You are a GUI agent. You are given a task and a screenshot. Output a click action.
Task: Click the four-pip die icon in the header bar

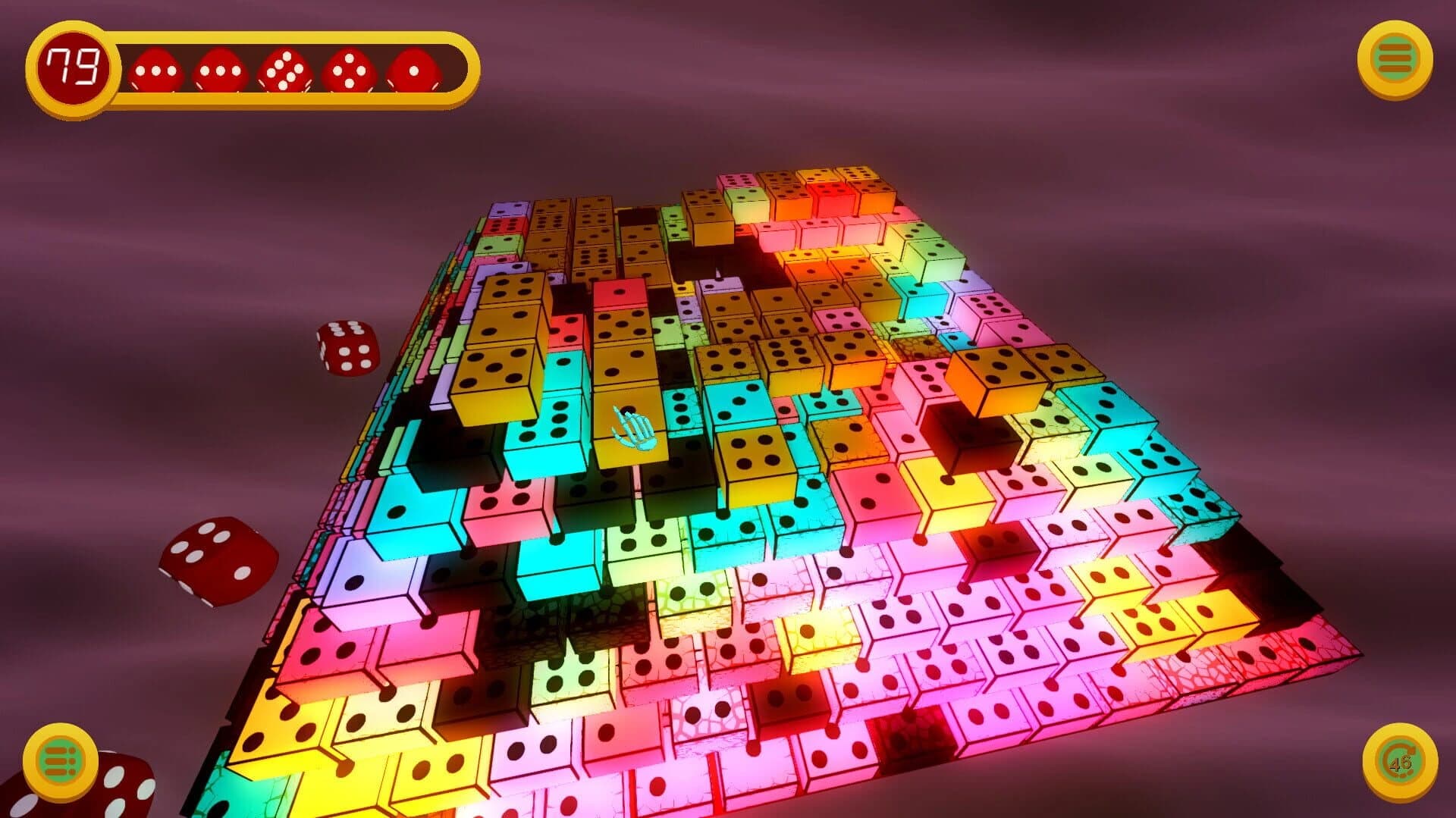pyautogui.click(x=349, y=70)
